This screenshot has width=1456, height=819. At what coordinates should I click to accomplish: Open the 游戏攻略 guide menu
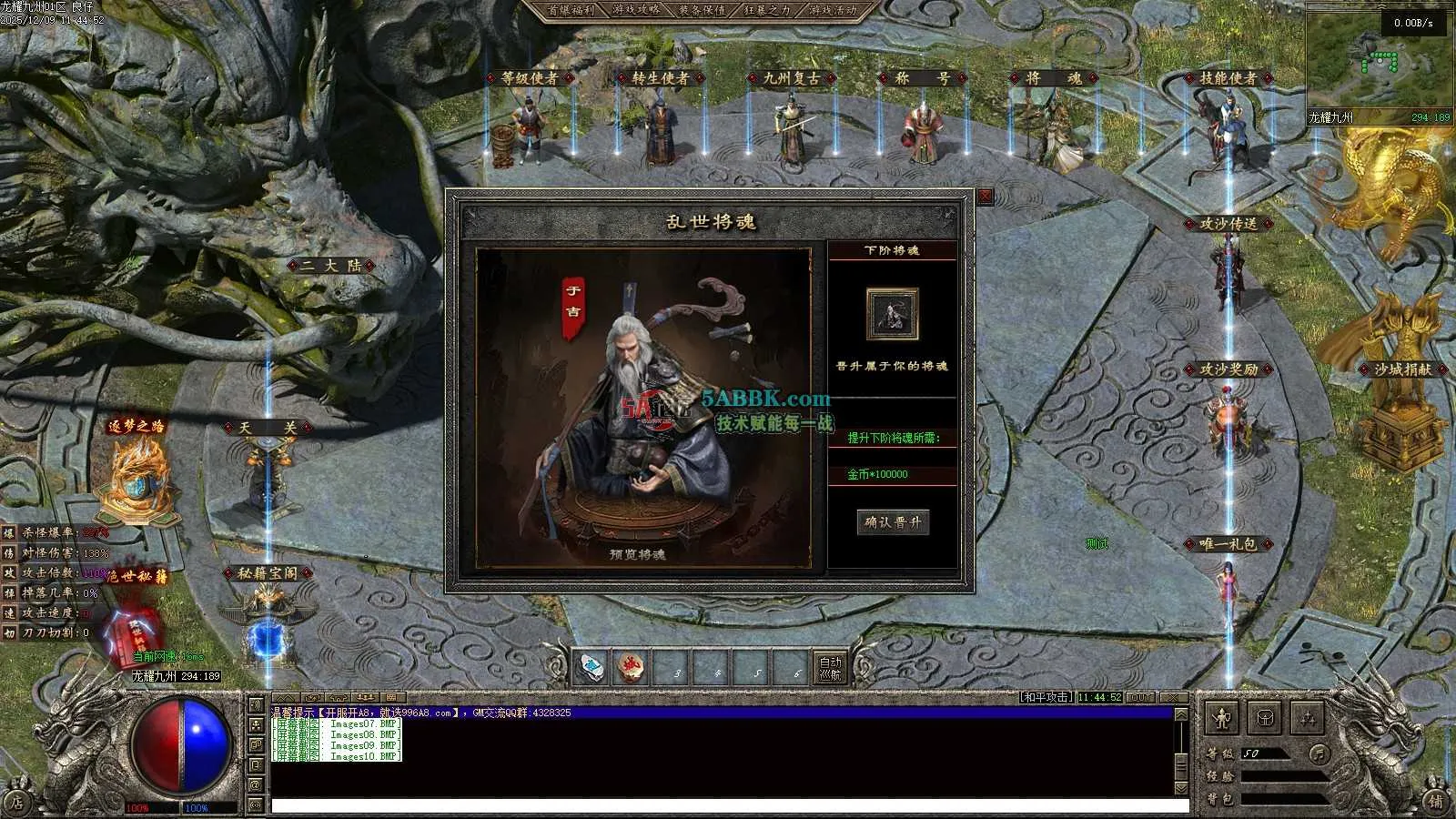(635, 10)
